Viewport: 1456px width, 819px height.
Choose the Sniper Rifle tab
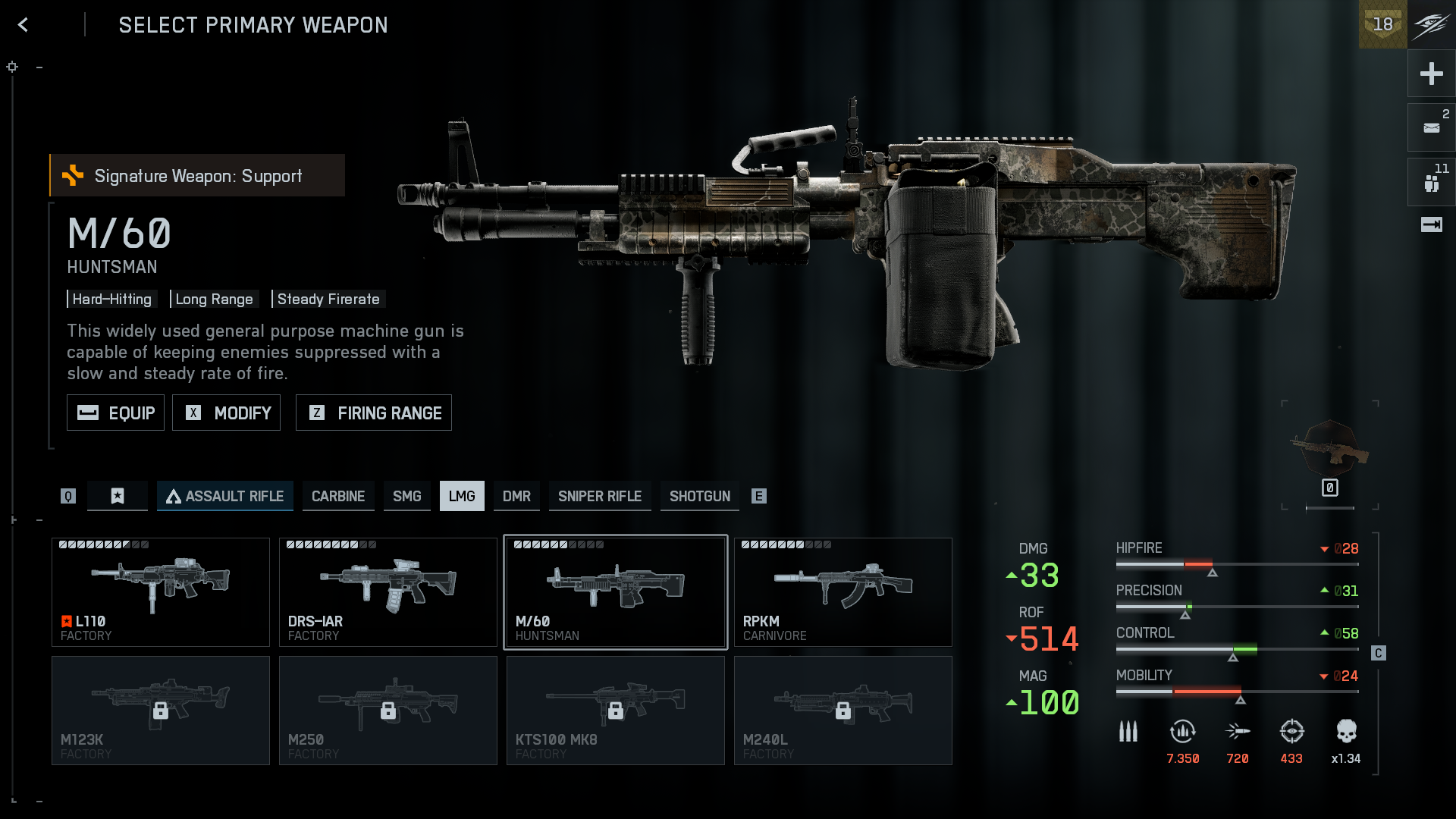[x=600, y=496]
